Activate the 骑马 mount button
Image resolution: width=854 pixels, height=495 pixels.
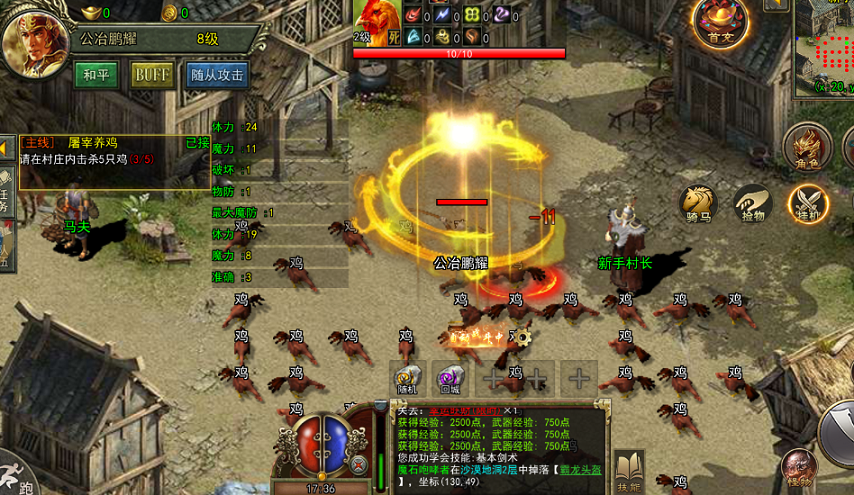click(x=698, y=202)
